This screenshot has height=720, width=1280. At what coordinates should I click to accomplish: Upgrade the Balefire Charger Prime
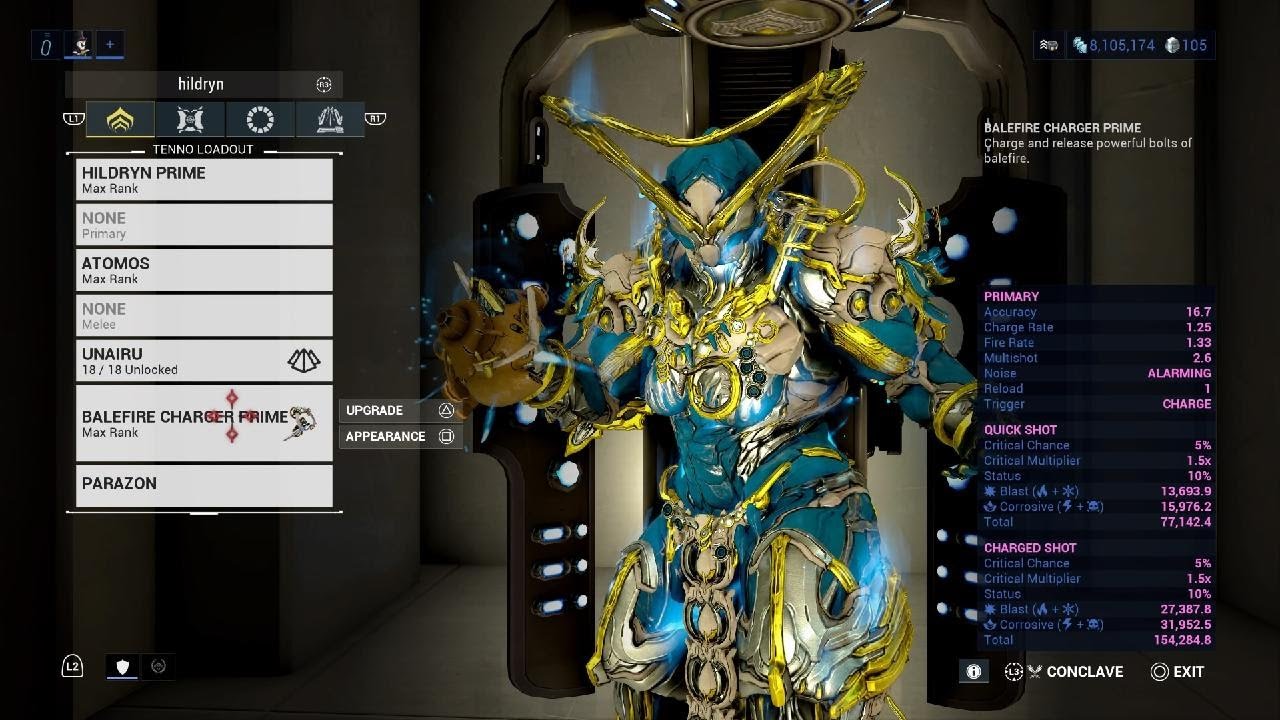click(399, 411)
